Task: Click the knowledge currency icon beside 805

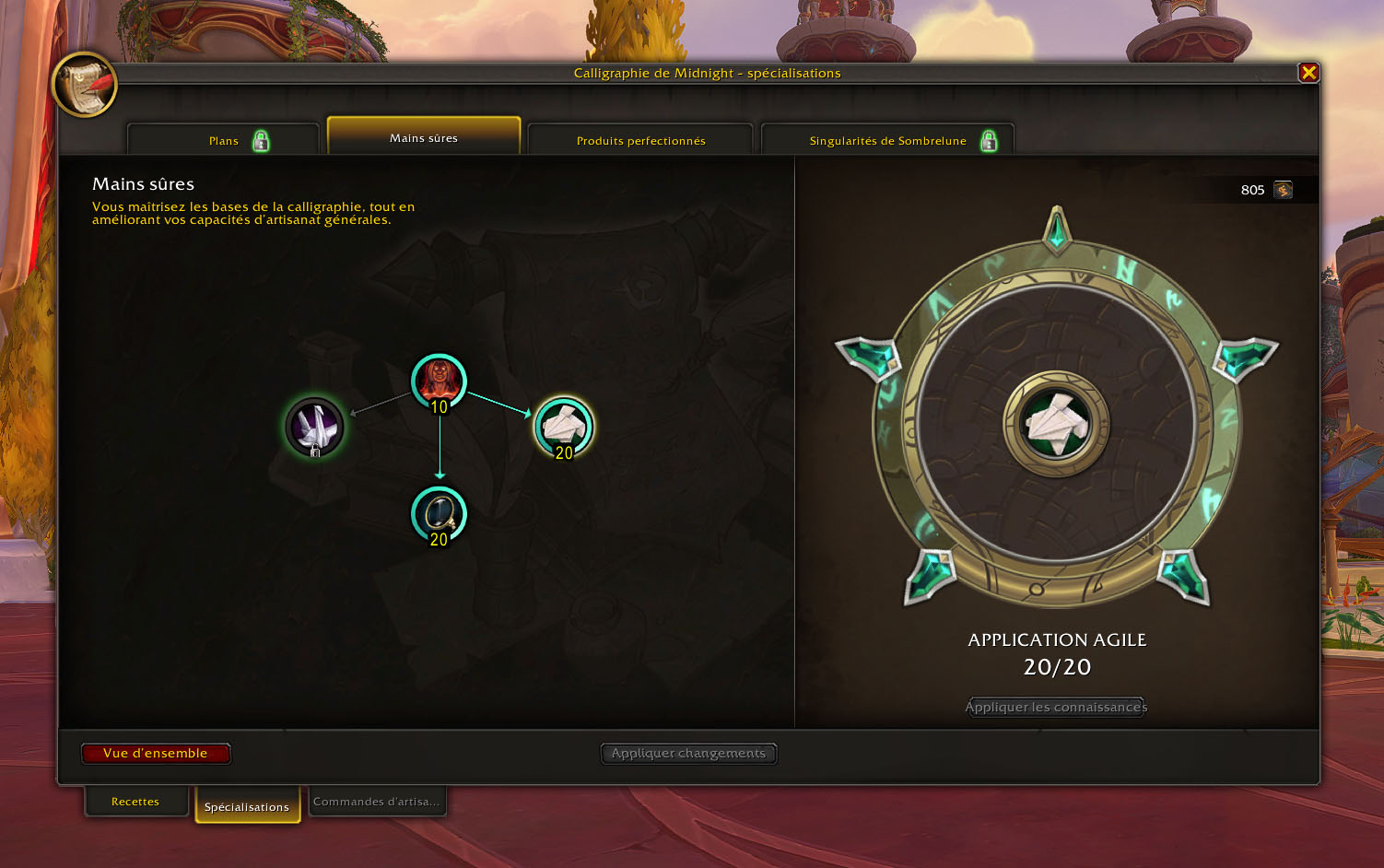Action: [x=1283, y=190]
